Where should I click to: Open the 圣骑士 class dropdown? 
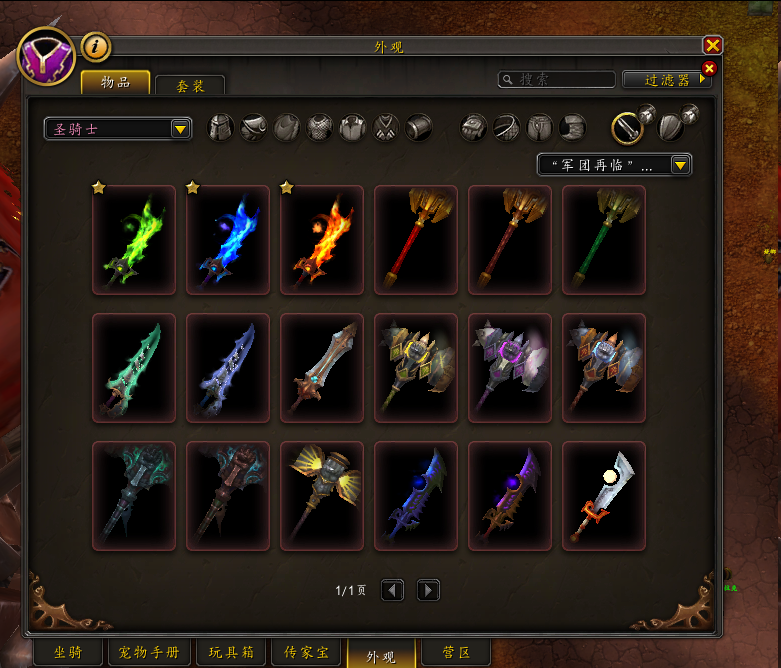click(118, 129)
